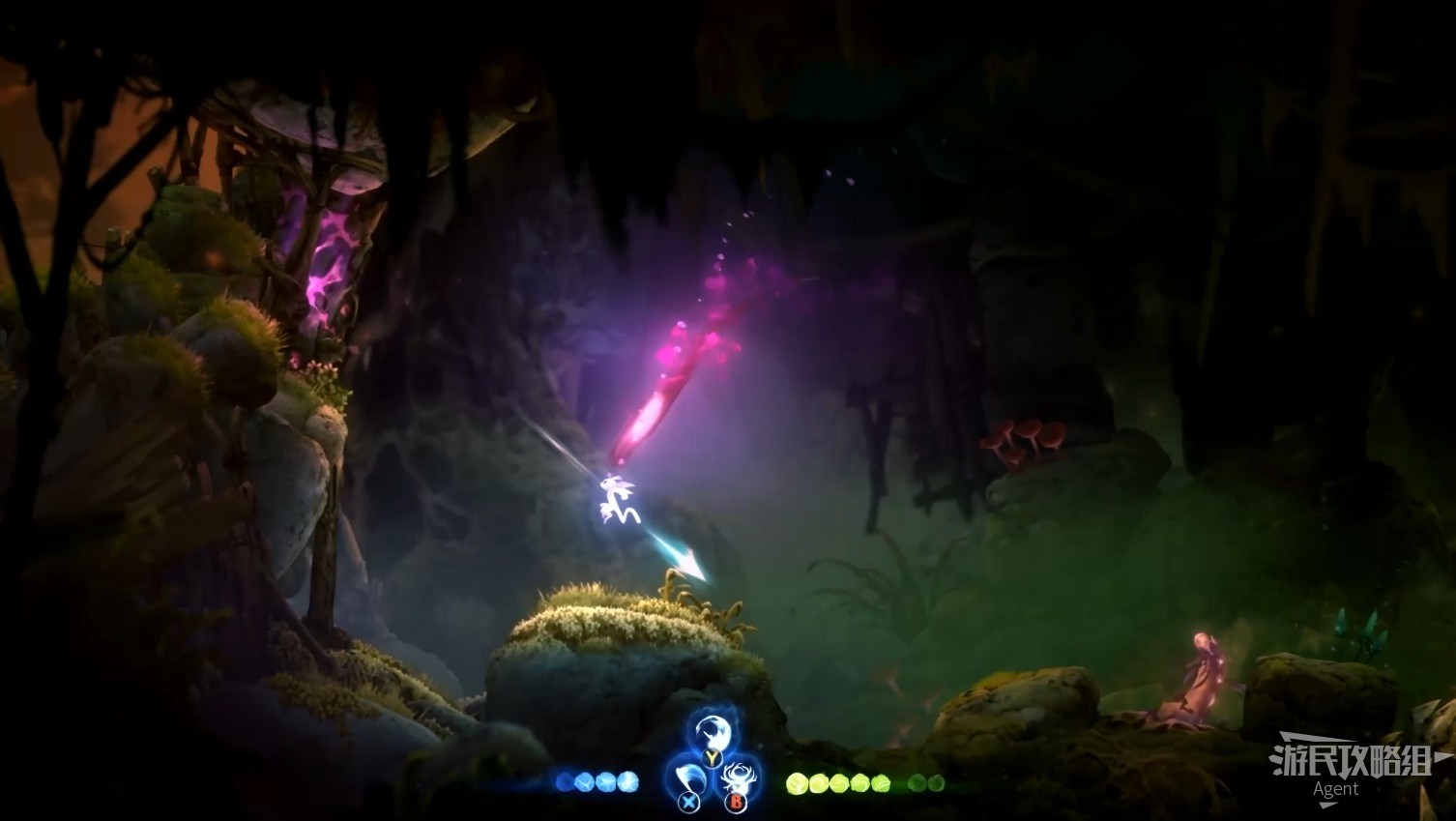The height and width of the screenshot is (821, 1456).
Task: Choose the antlered spirit ability icon
Action: pos(740,779)
